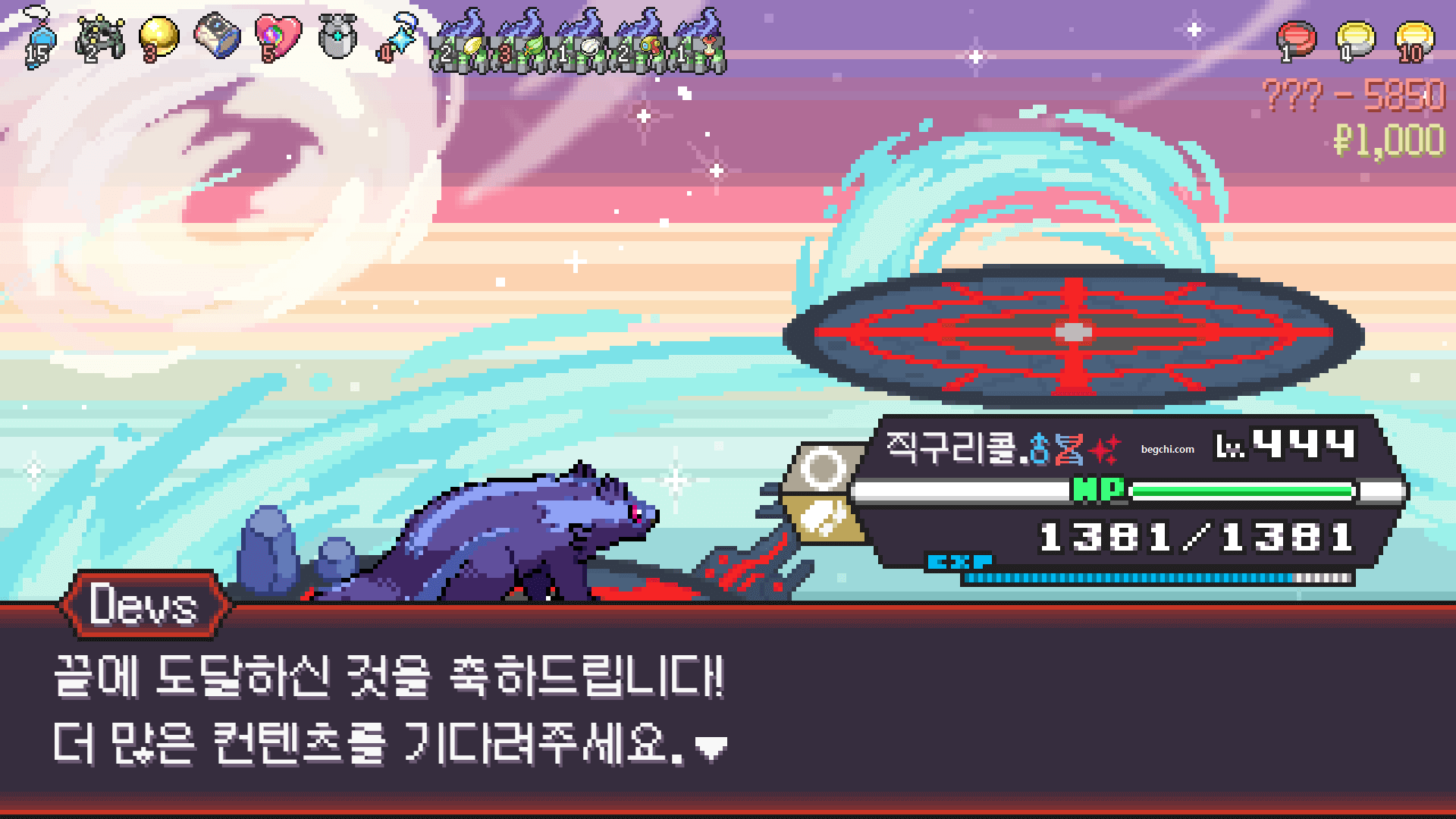This screenshot has width=1456, height=819.
Task: Open the mech vehicle item in the inventory bar
Action: point(99,36)
